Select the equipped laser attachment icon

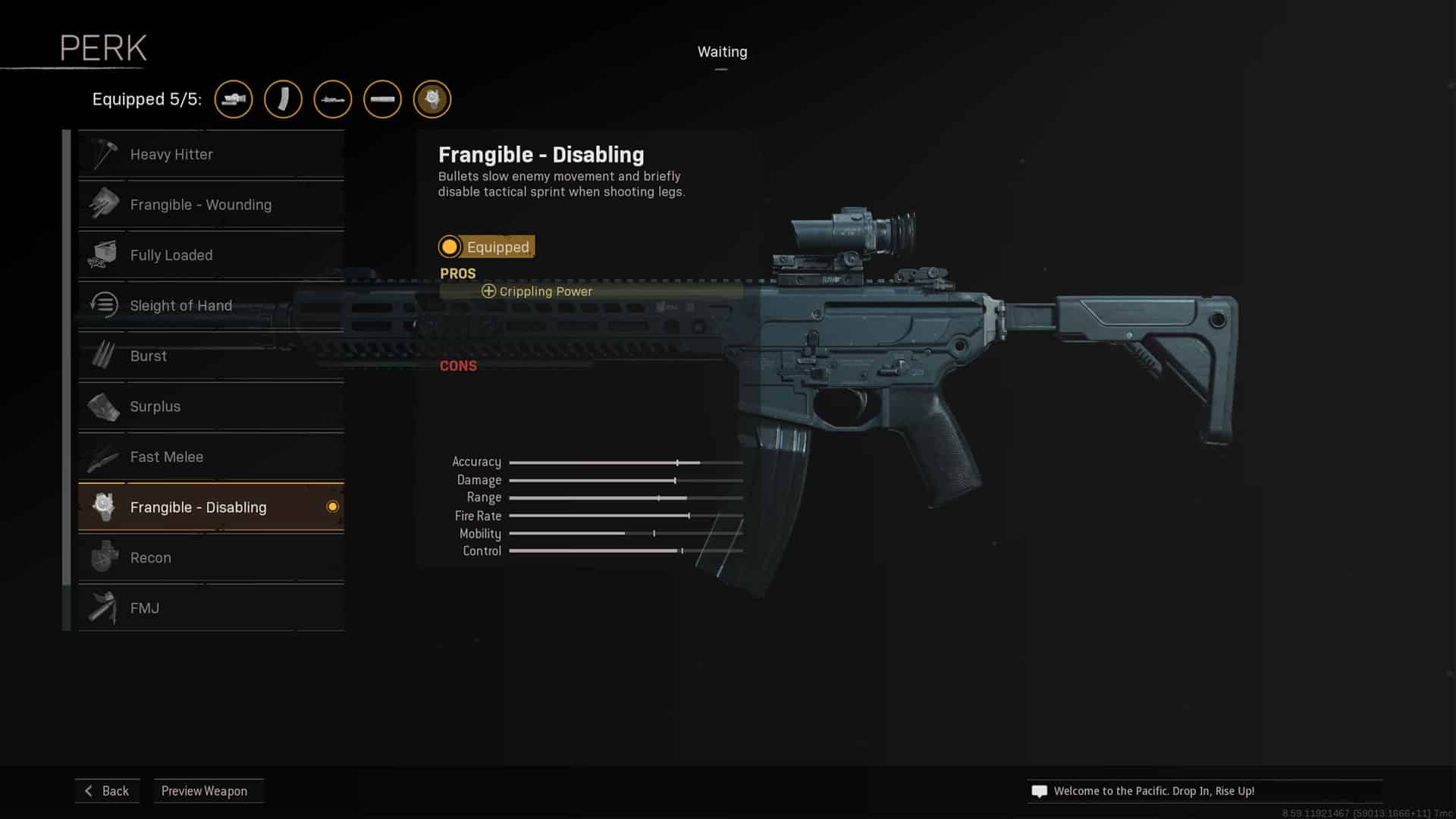pyautogui.click(x=333, y=99)
